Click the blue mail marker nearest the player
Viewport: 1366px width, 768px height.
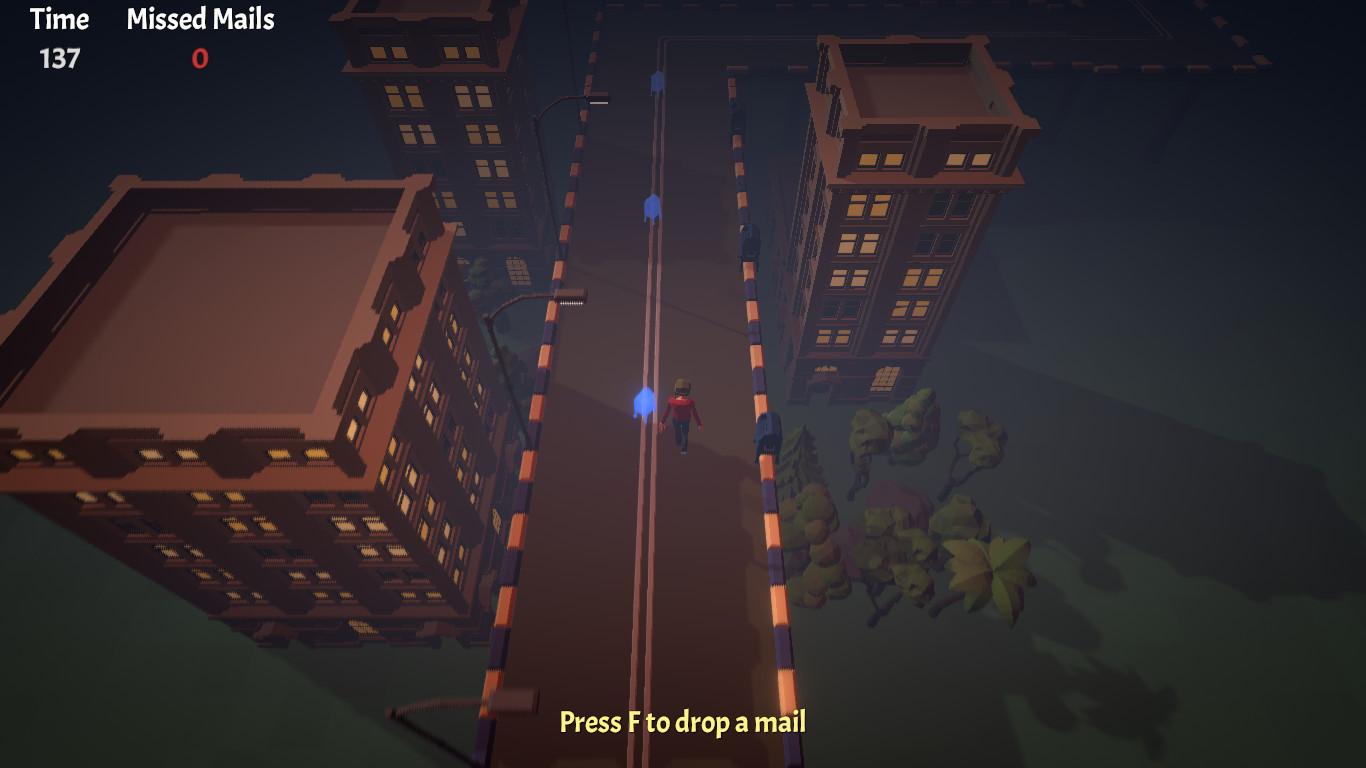644,399
